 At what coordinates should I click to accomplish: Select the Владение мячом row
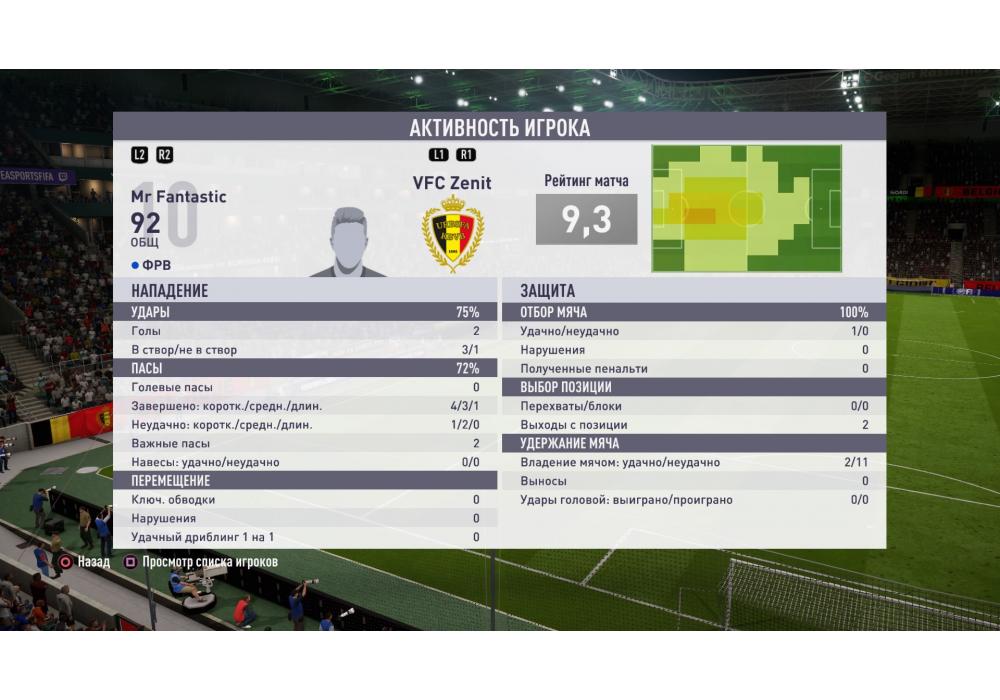694,462
